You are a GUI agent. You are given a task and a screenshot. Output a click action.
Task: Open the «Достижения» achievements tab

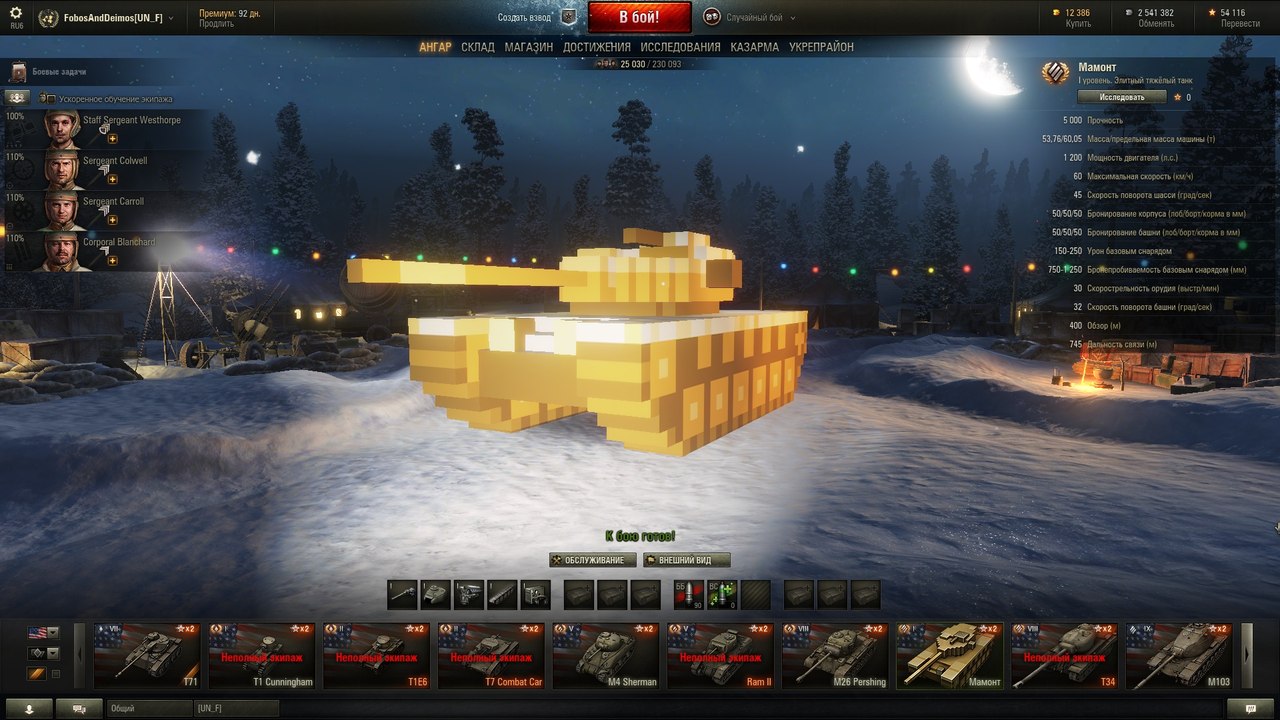pos(596,47)
